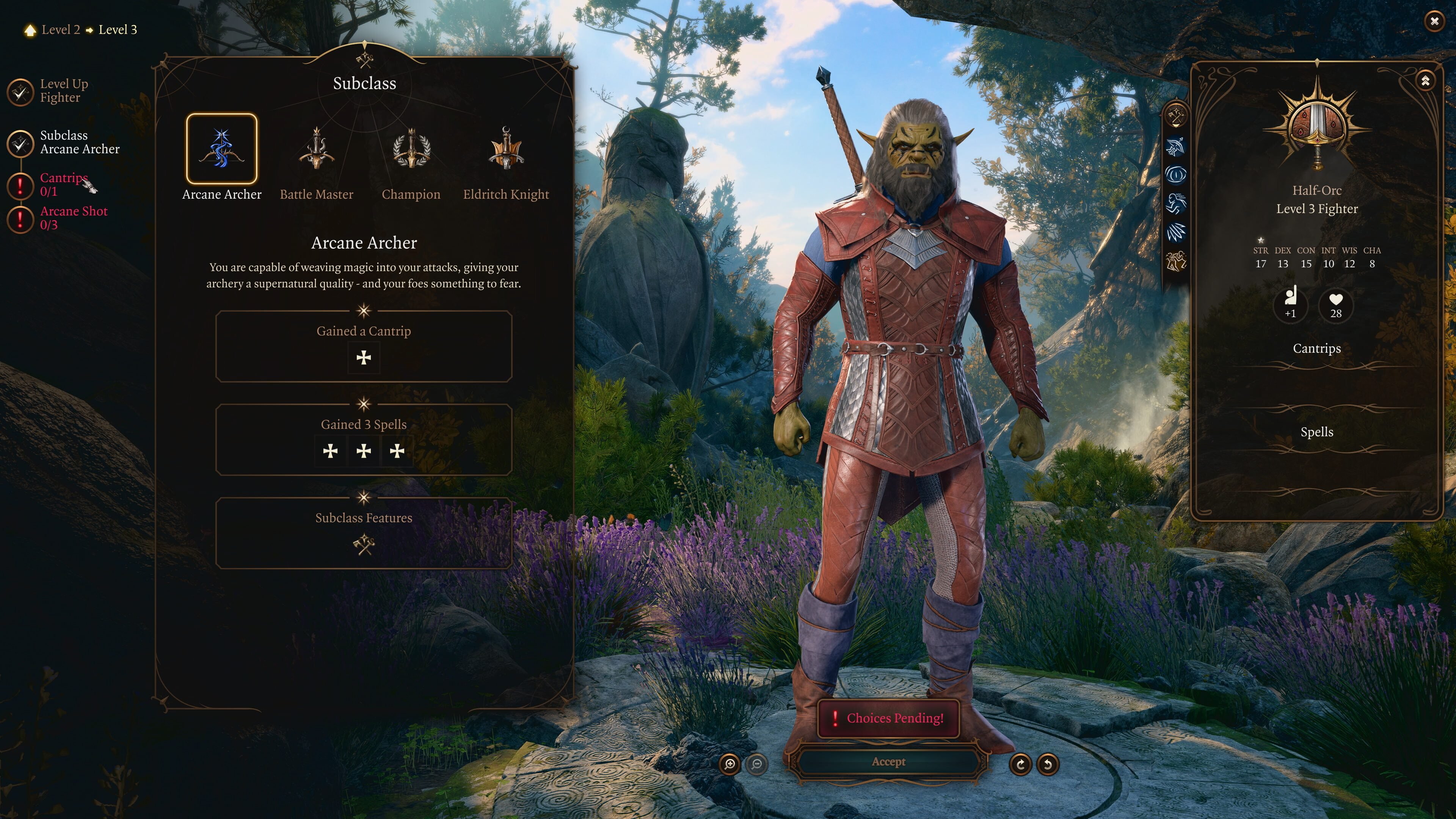Select the bow and arrow feature icon
Viewport: 1456px width, 819px height.
click(x=1176, y=146)
